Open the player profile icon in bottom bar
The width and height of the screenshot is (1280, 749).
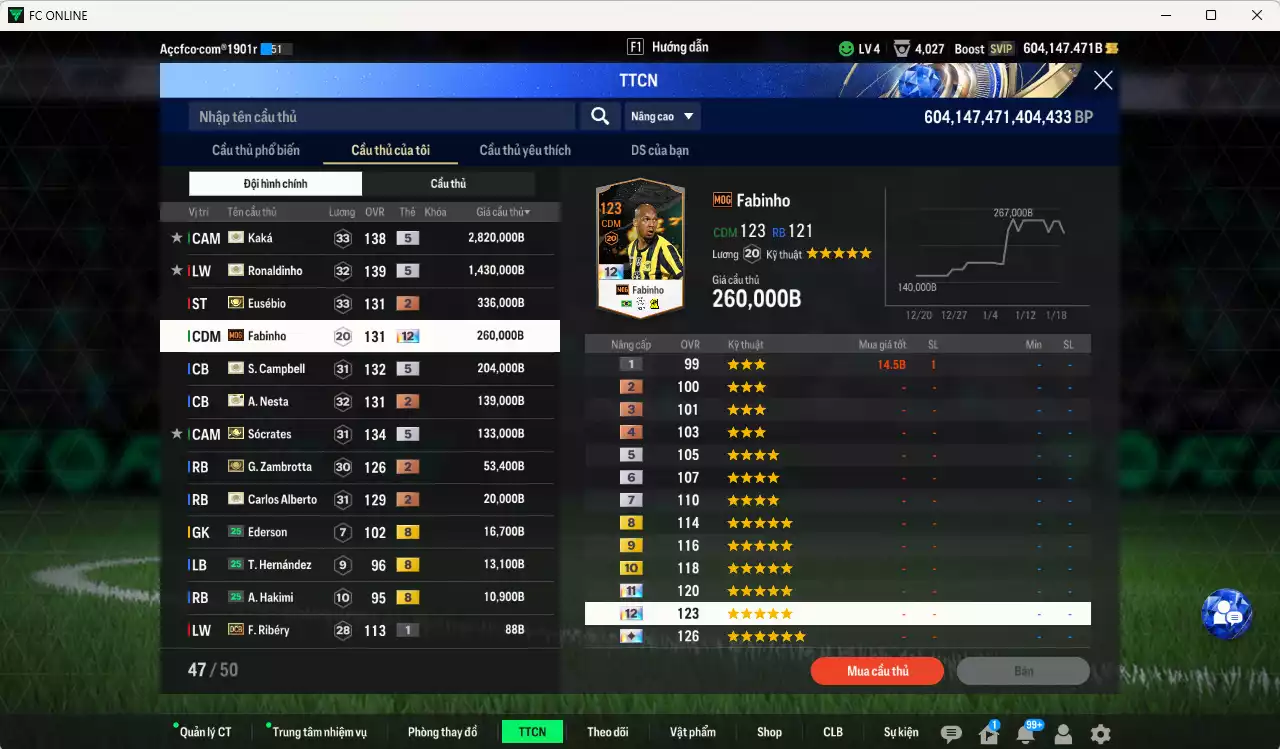point(1063,731)
